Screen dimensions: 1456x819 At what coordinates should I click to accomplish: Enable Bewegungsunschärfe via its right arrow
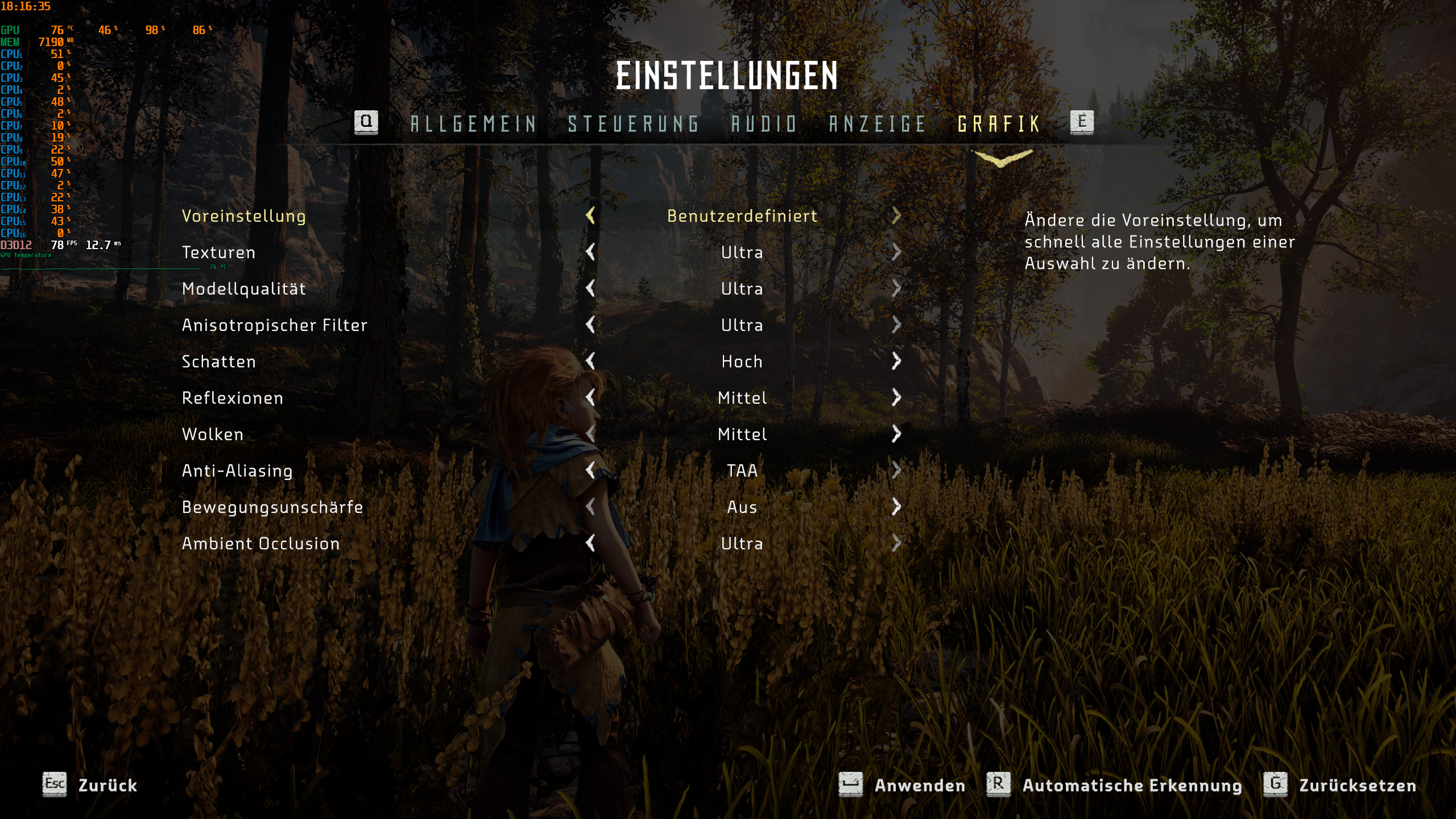(897, 507)
